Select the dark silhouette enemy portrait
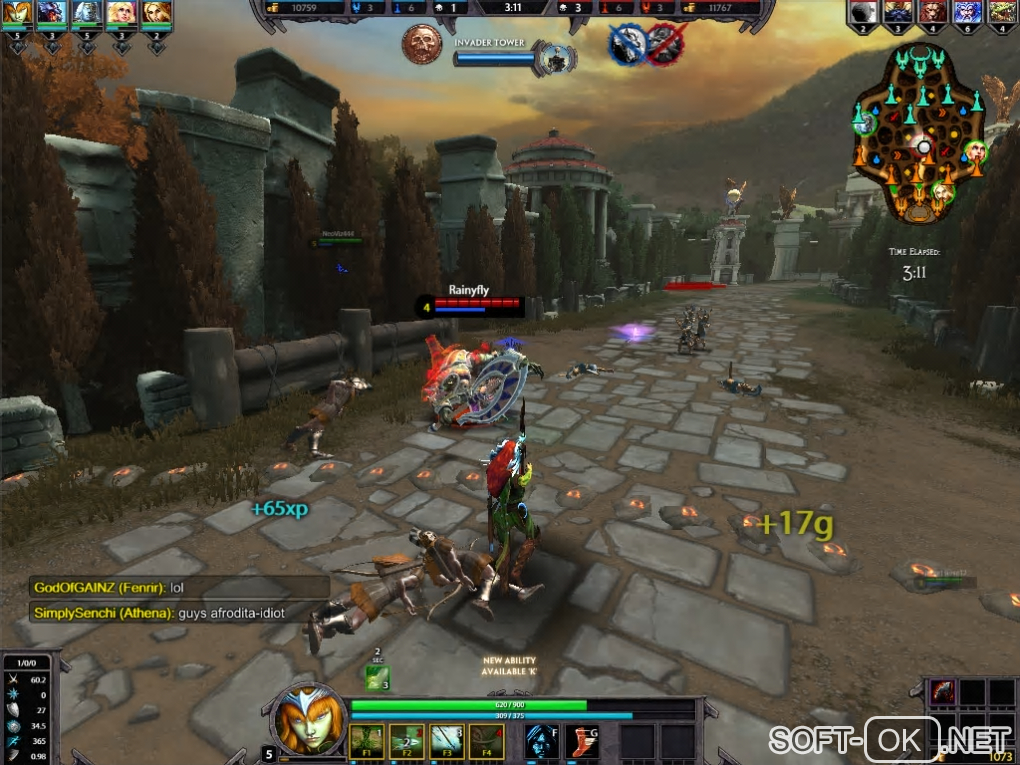The height and width of the screenshot is (765, 1020). click(x=863, y=14)
